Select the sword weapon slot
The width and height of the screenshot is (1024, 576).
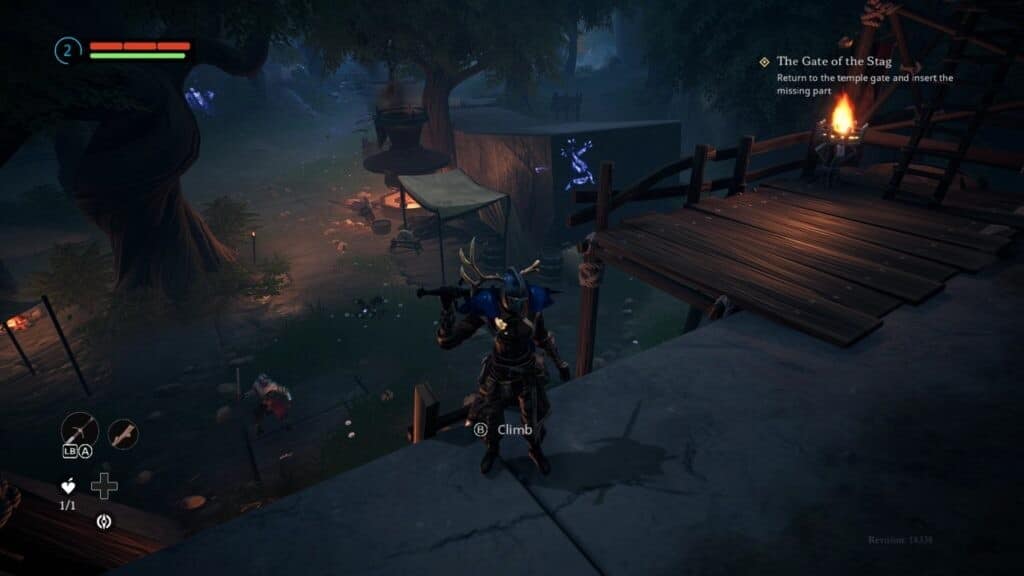point(77,430)
